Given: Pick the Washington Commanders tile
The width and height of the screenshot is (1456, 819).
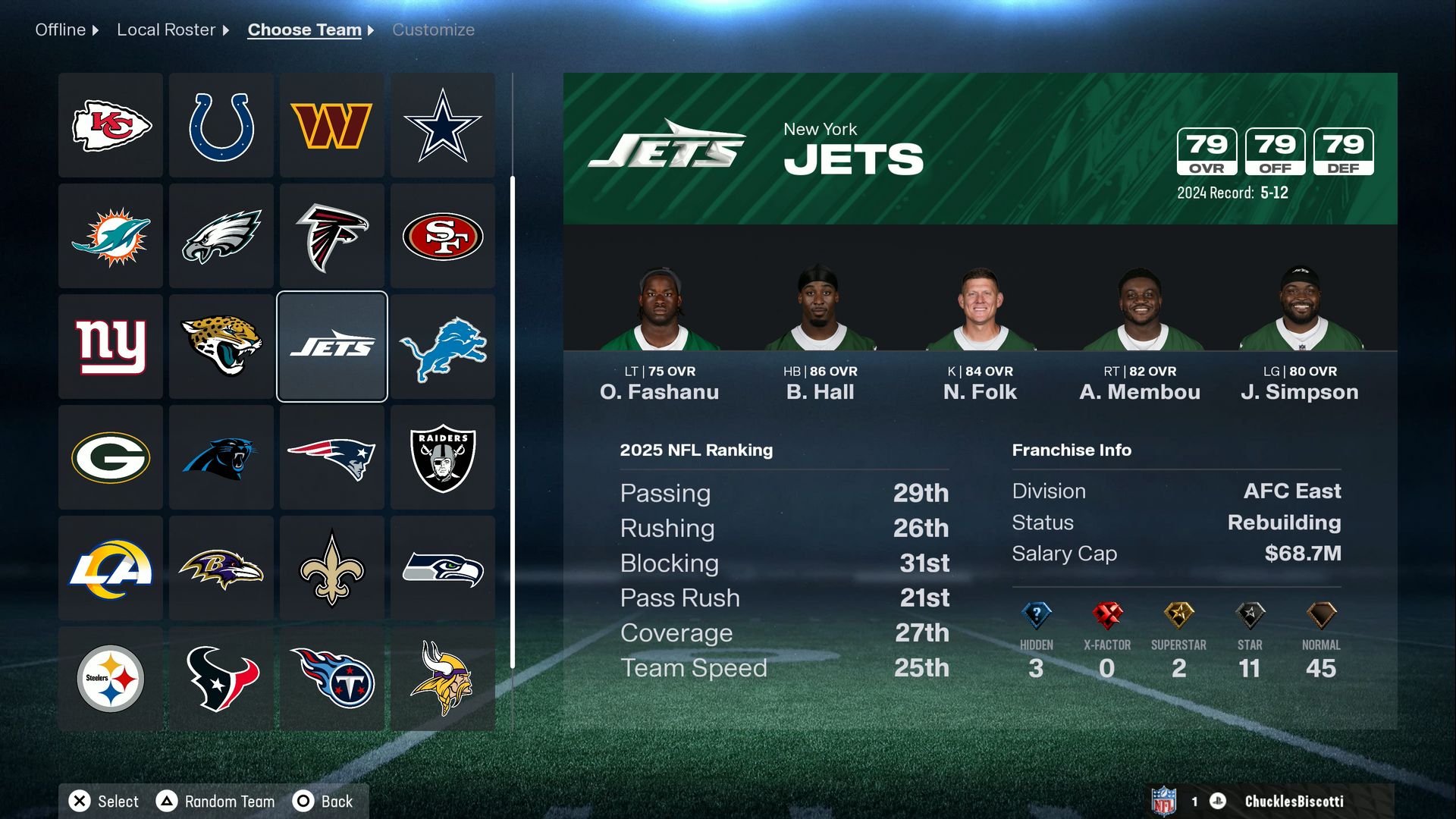Looking at the screenshot, I should coord(332,125).
